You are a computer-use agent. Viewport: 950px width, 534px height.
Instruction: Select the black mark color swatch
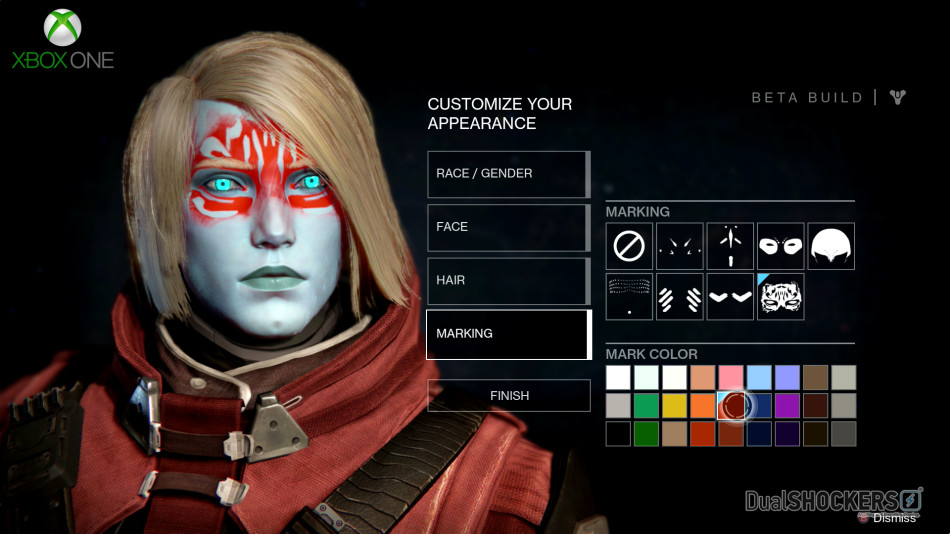618,433
